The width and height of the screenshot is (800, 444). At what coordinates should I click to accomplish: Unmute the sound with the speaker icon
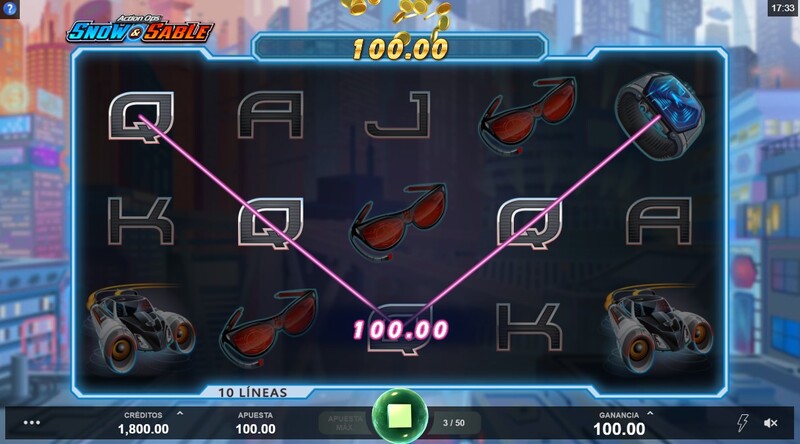(771, 423)
